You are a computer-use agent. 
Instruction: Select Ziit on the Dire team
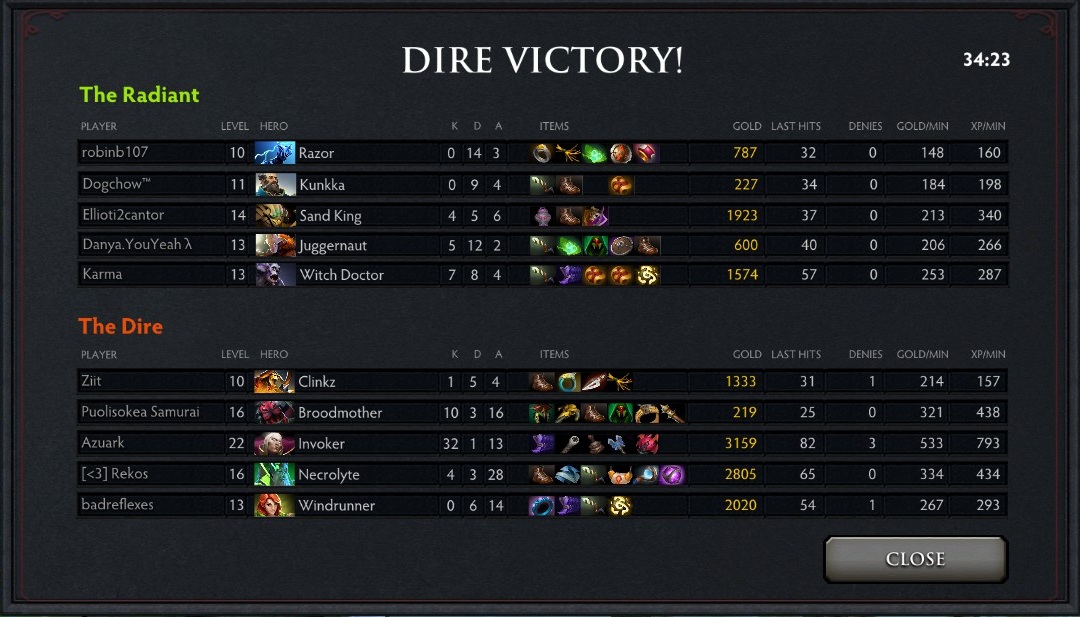[92, 381]
